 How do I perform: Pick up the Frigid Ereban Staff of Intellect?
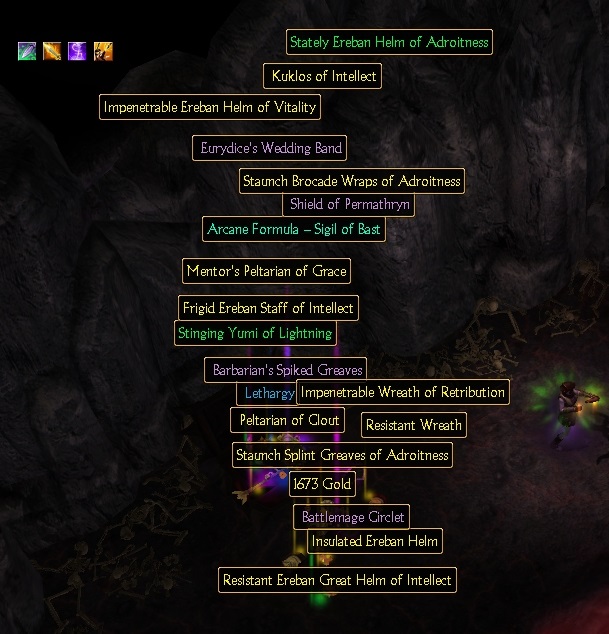click(x=268, y=307)
